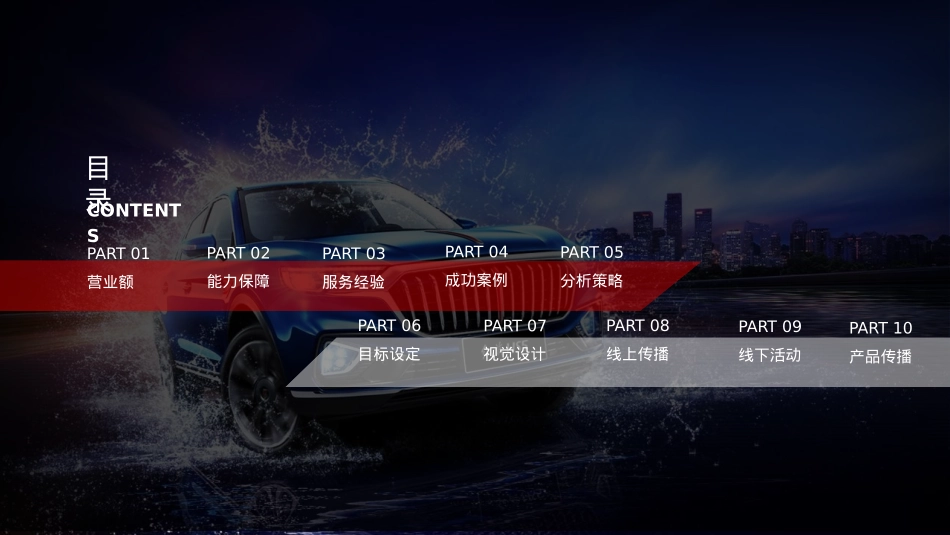This screenshot has height=535, width=950.
Task: Go to PART 03 服务经验
Action: point(353,282)
